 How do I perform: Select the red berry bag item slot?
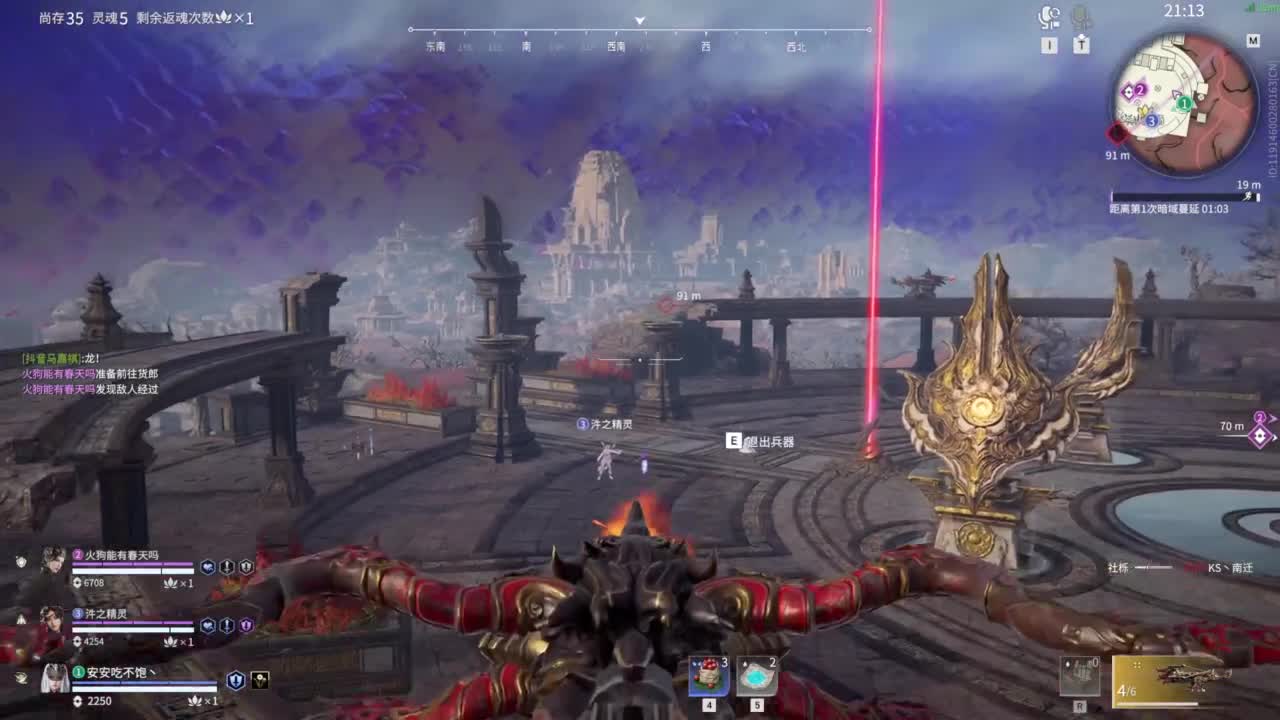point(708,676)
